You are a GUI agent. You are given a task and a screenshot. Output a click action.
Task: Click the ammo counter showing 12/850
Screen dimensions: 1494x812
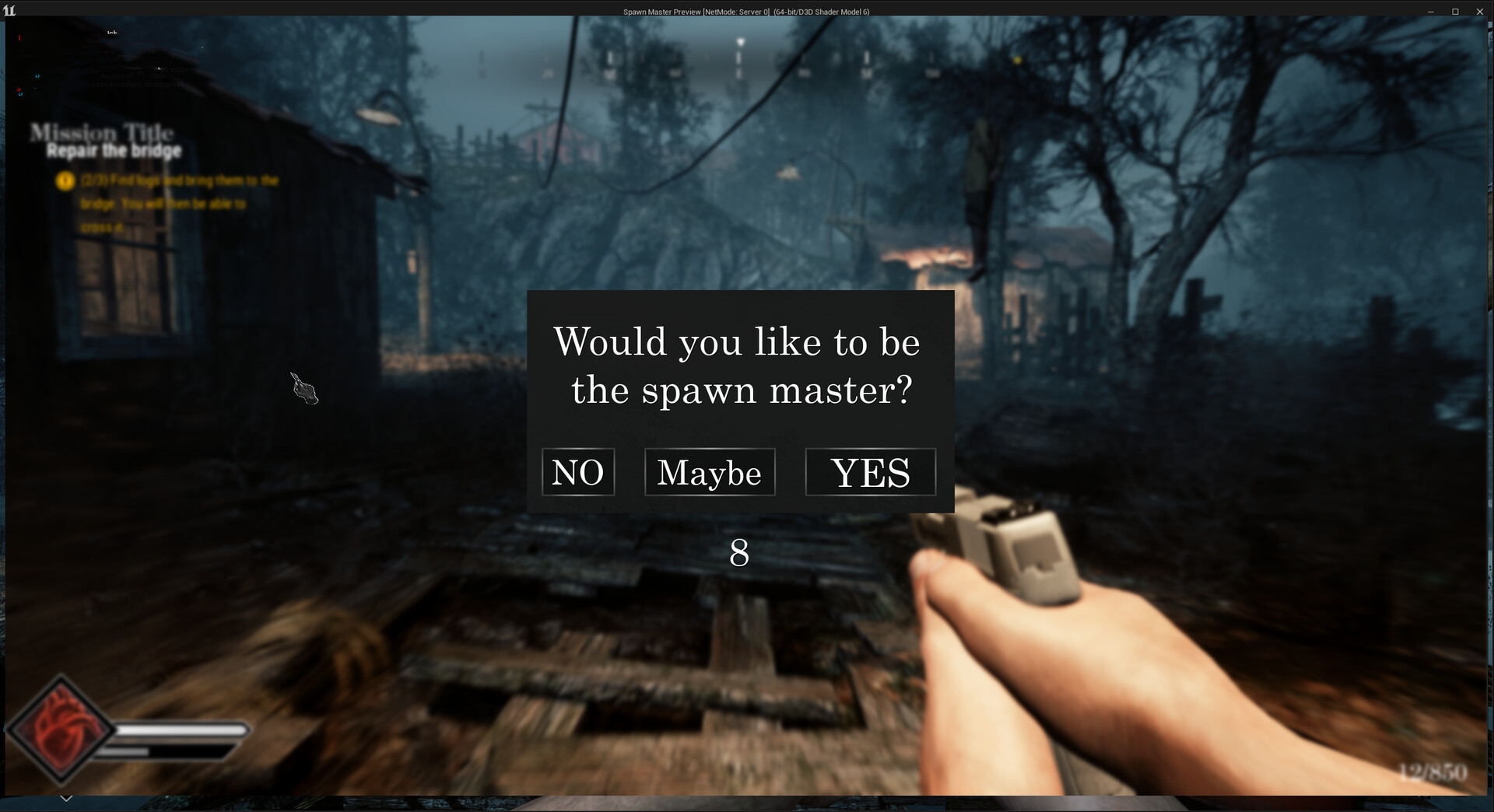tap(1432, 773)
